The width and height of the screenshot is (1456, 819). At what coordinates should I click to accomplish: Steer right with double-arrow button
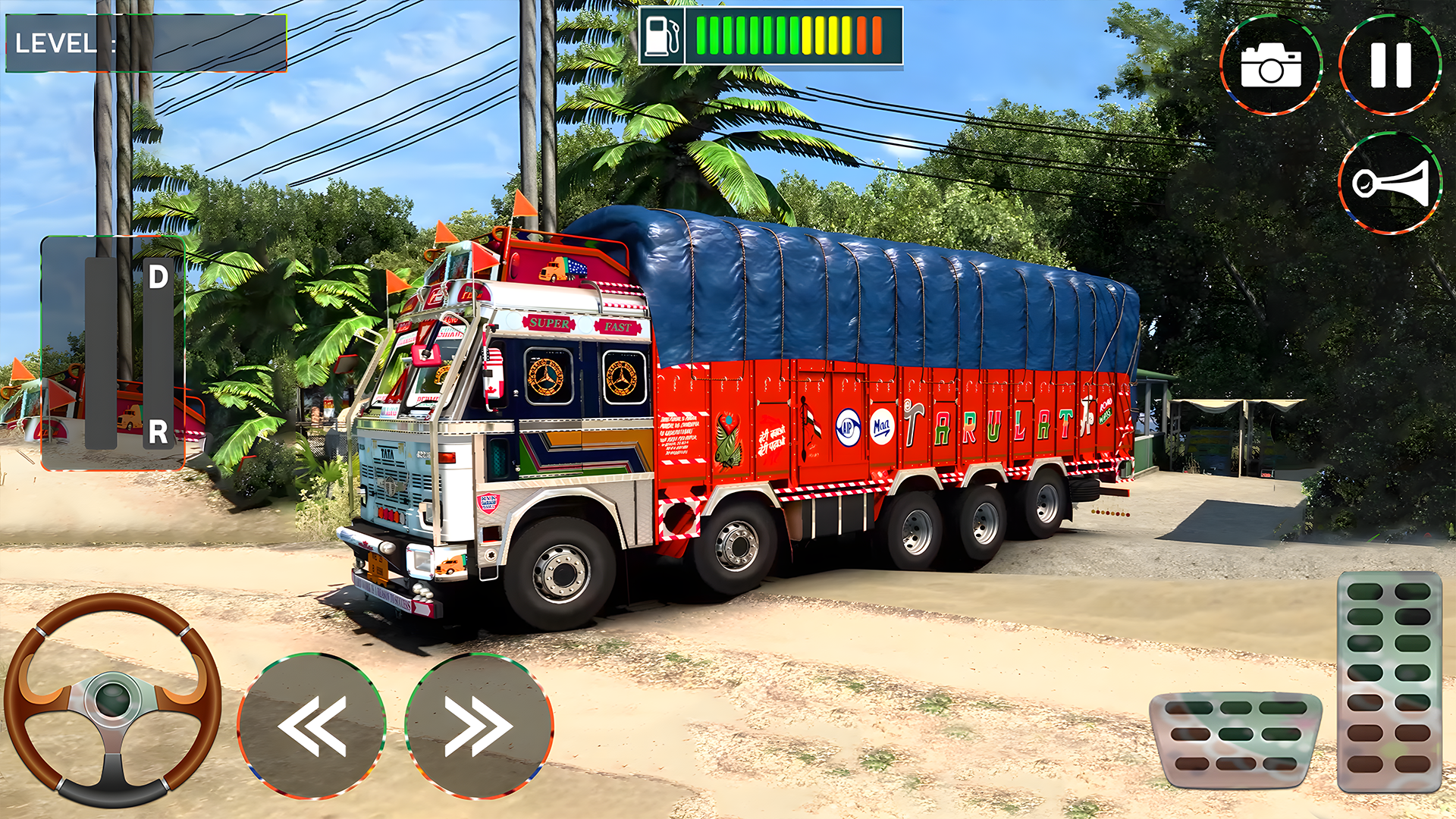[479, 726]
